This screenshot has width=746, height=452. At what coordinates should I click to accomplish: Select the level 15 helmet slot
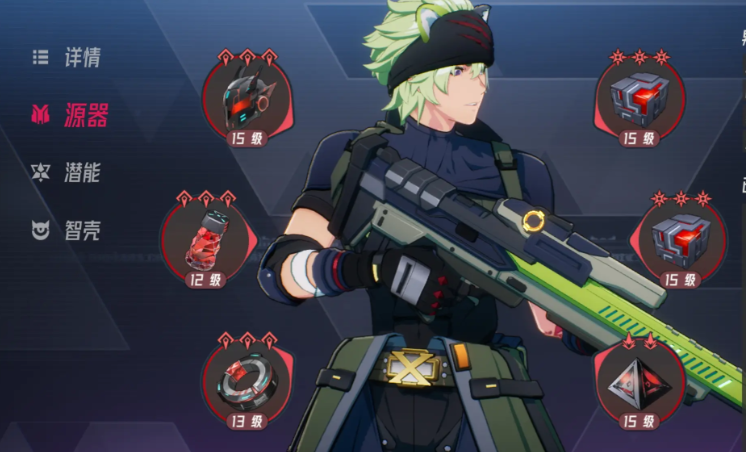(245, 97)
